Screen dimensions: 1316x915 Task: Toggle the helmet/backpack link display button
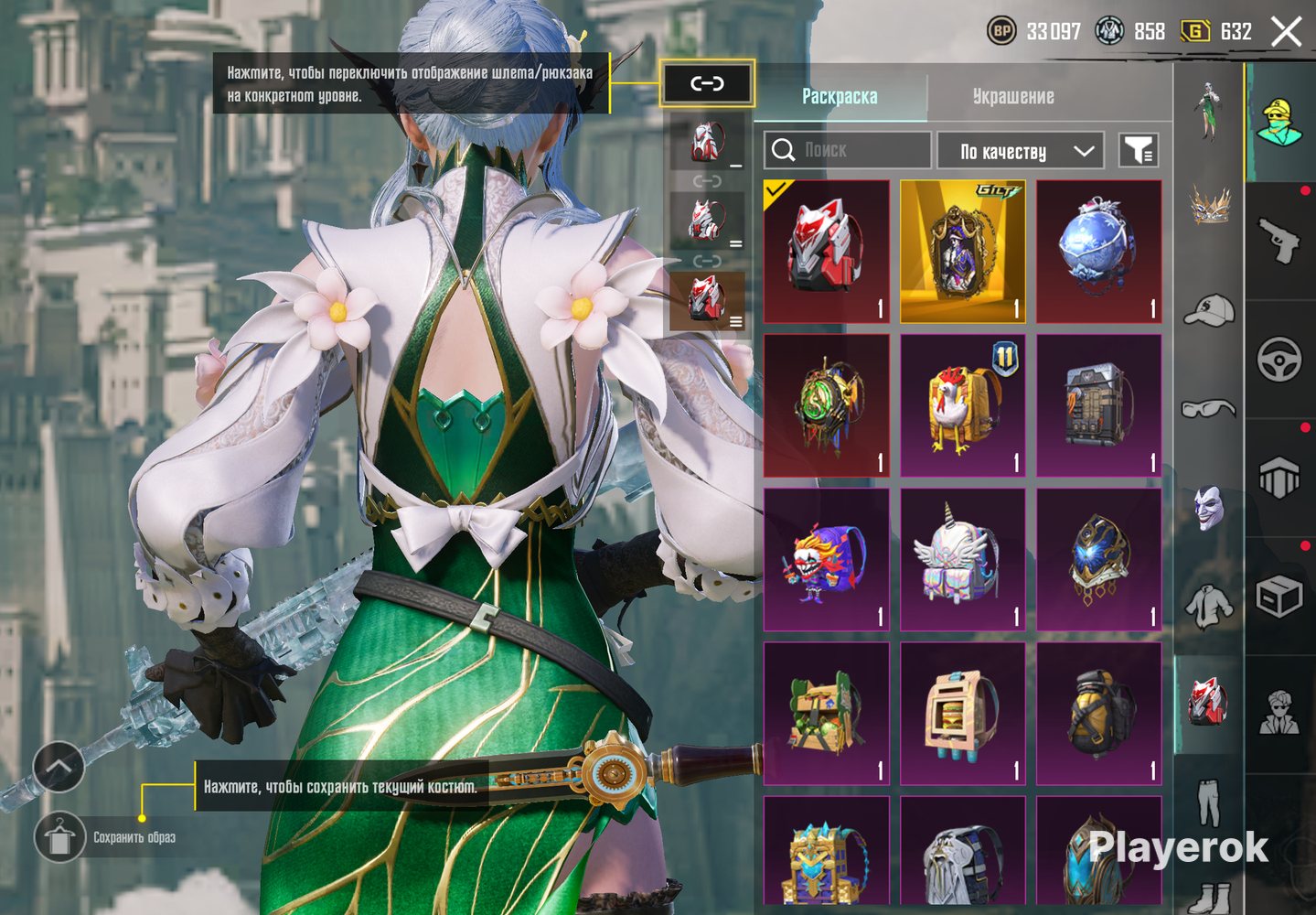pyautogui.click(x=707, y=84)
